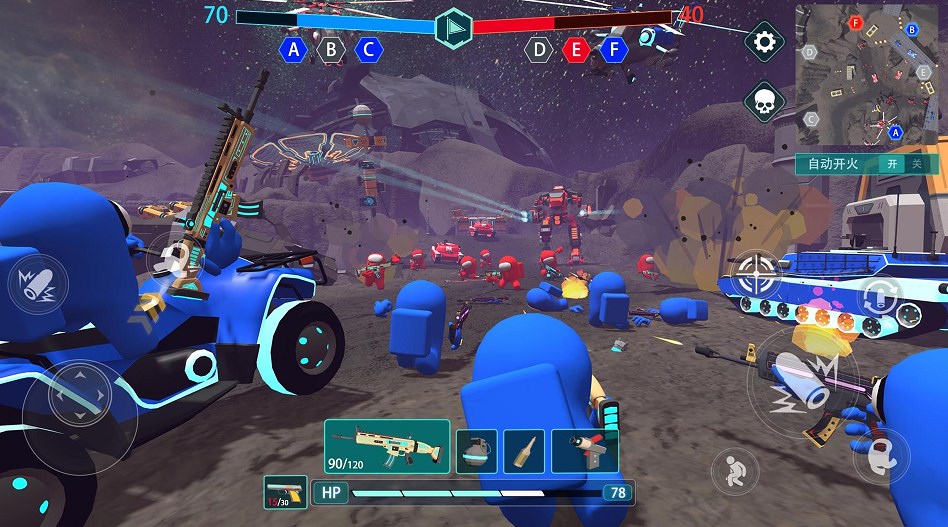Viewport: 948px width, 527px height.
Task: Open the gear settings menu
Action: [765, 42]
